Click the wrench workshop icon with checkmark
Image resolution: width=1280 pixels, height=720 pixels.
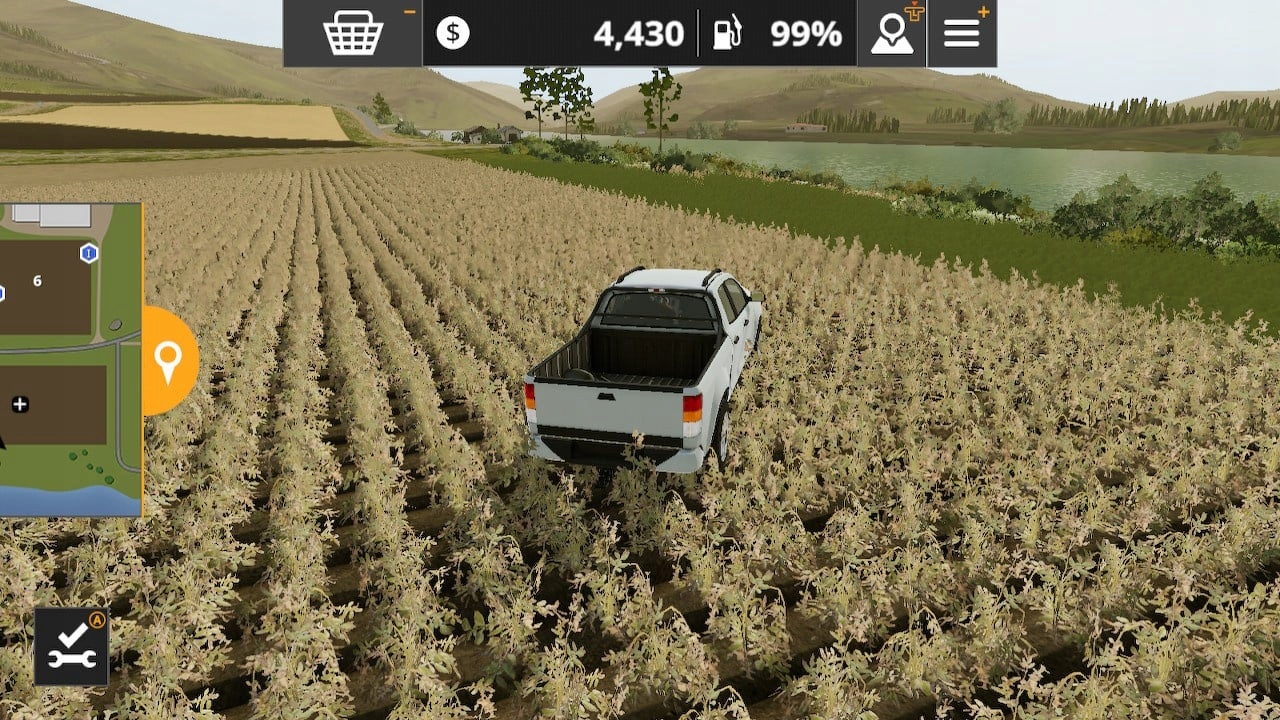(72, 646)
